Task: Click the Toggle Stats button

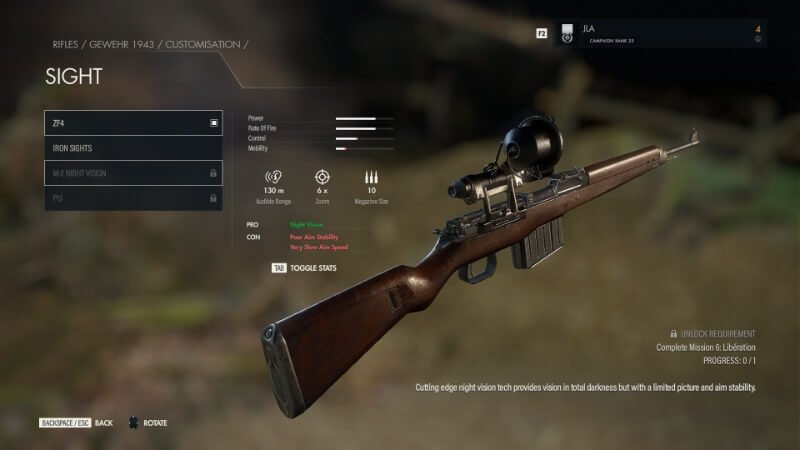Action: [x=306, y=268]
